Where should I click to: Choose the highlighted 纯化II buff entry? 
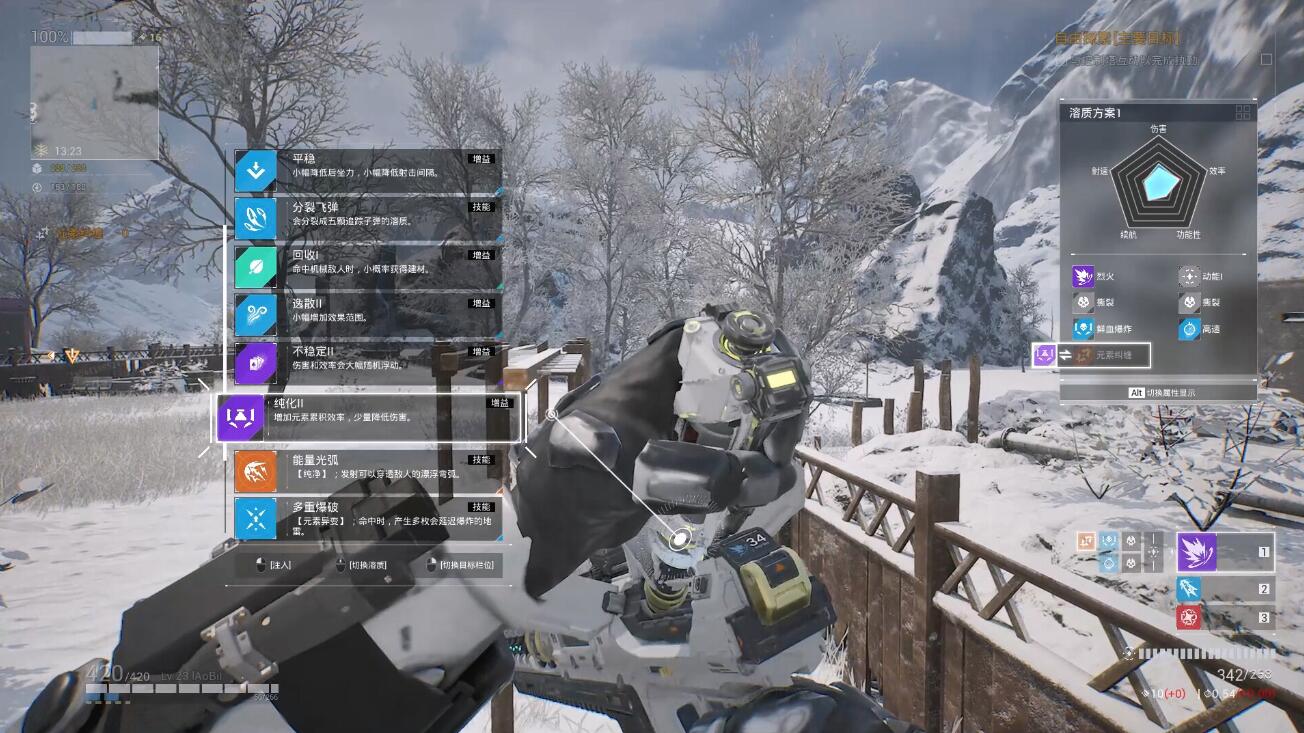tap(370, 417)
